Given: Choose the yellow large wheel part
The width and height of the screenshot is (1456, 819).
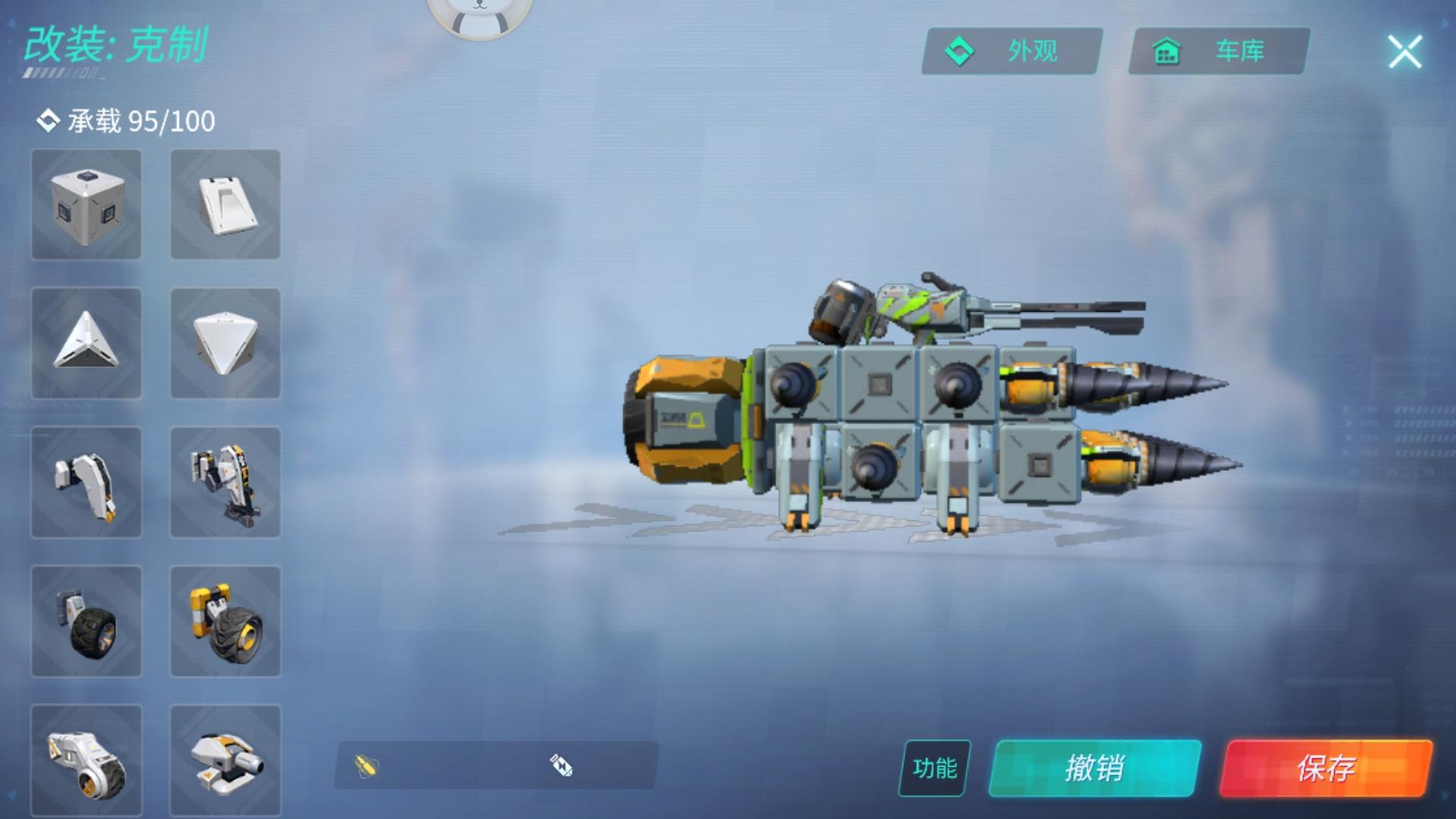Looking at the screenshot, I should tap(225, 622).
